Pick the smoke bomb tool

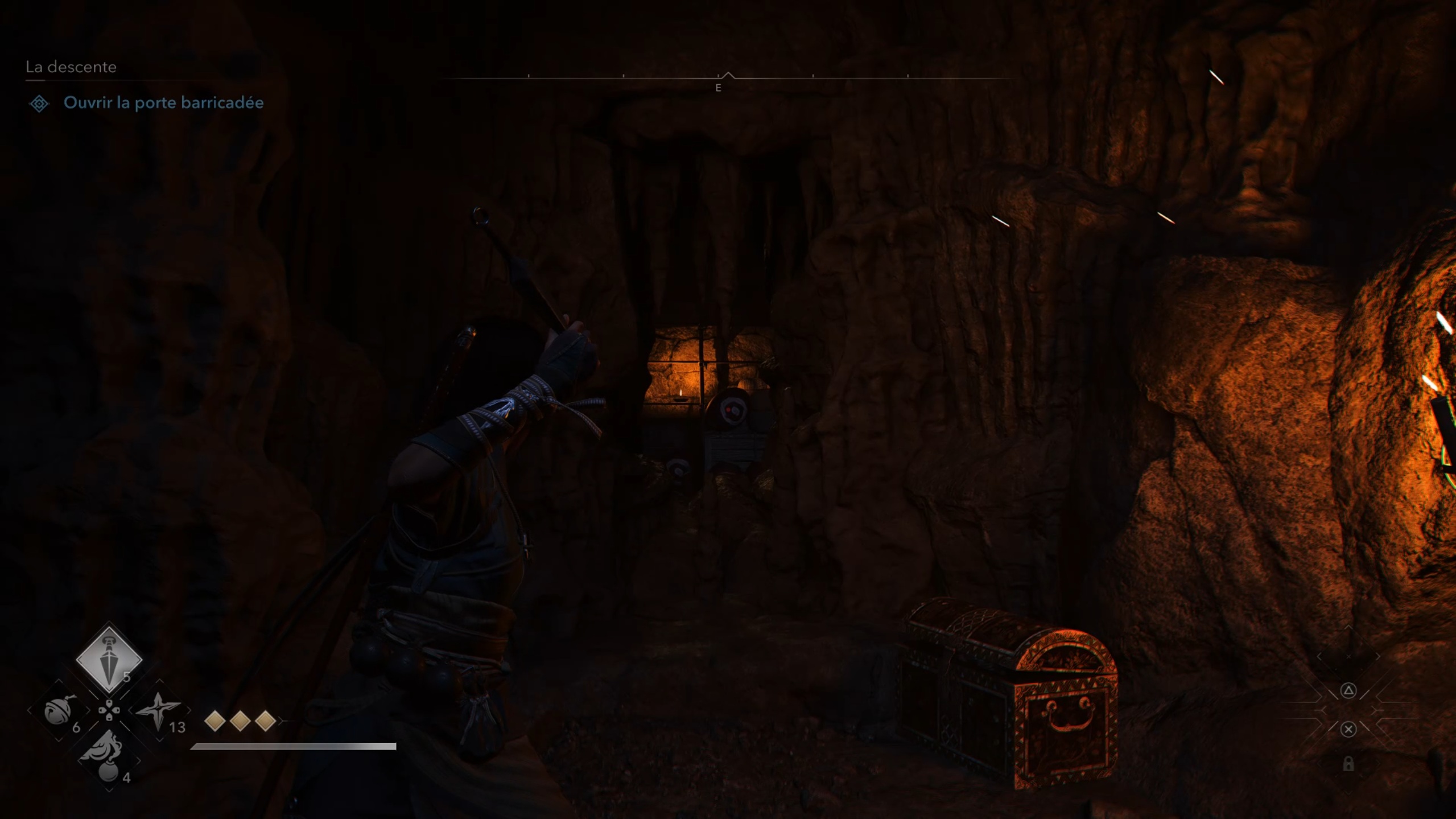(109, 758)
